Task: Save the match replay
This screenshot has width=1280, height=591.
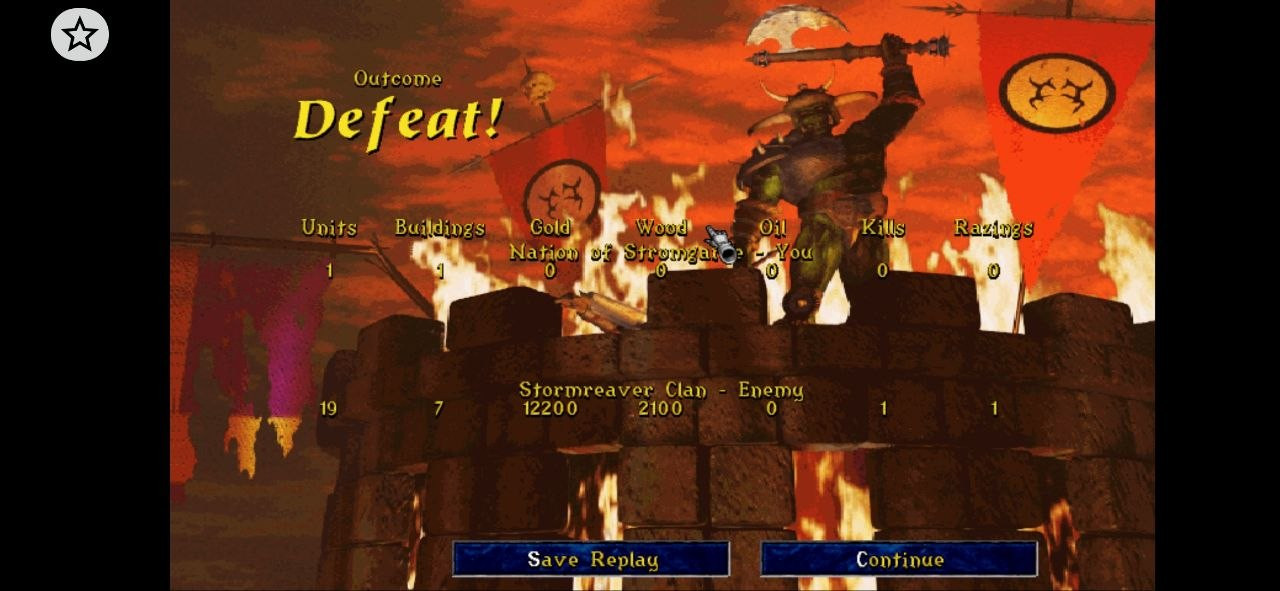Action: point(591,559)
